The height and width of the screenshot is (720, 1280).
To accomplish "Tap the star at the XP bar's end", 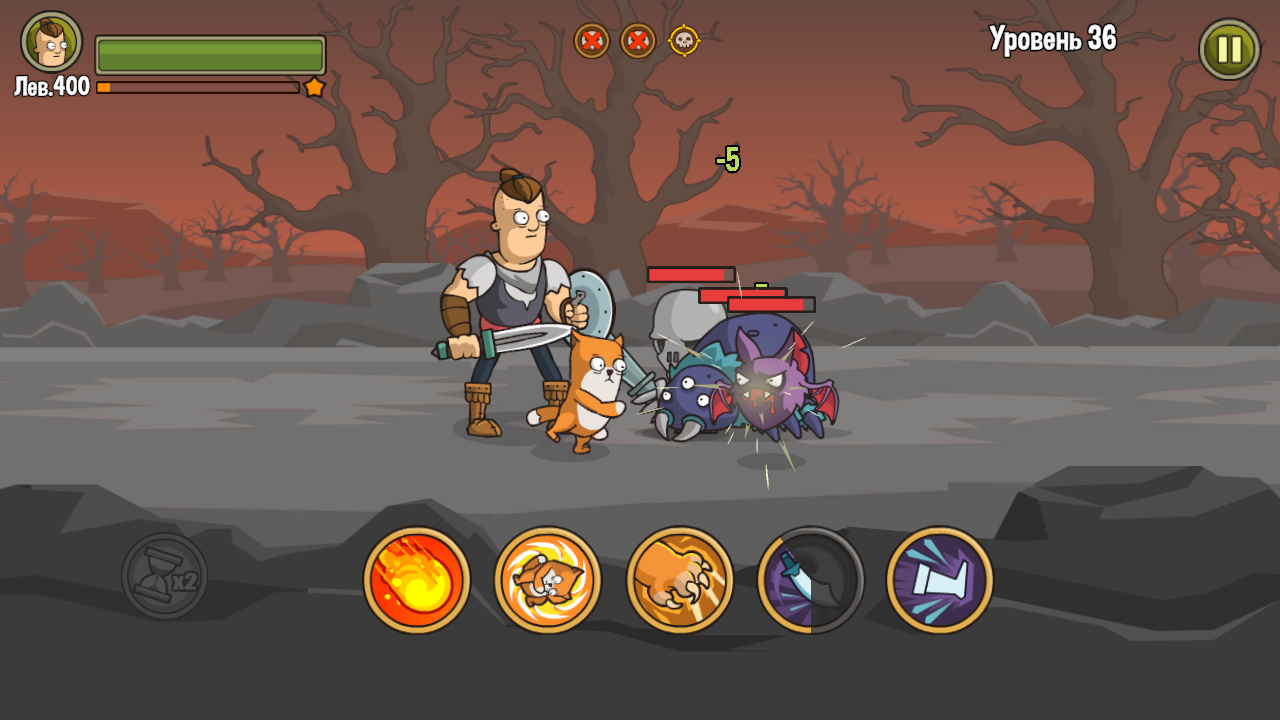I will [316, 87].
